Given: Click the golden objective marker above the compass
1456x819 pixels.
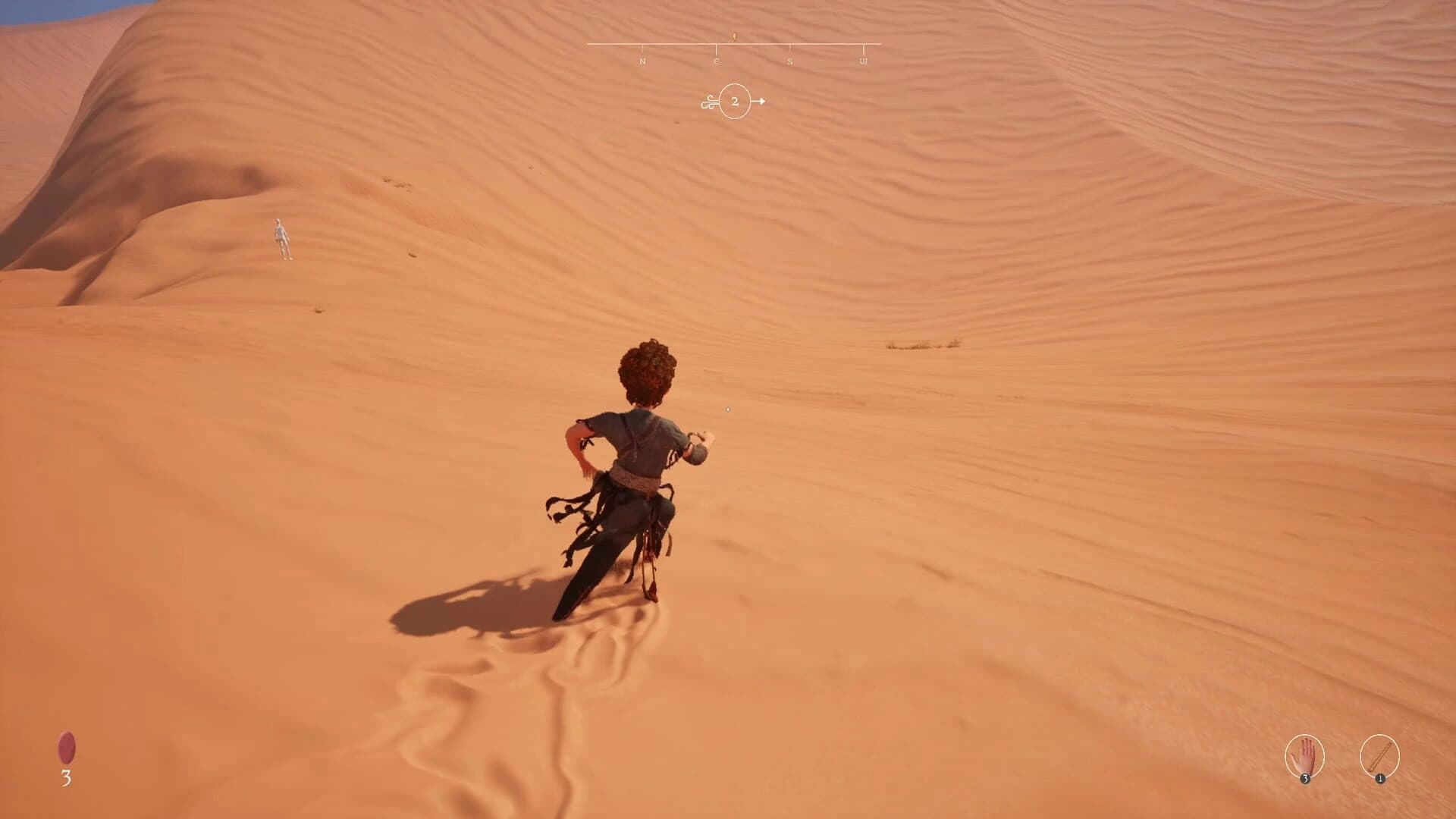Looking at the screenshot, I should [735, 36].
